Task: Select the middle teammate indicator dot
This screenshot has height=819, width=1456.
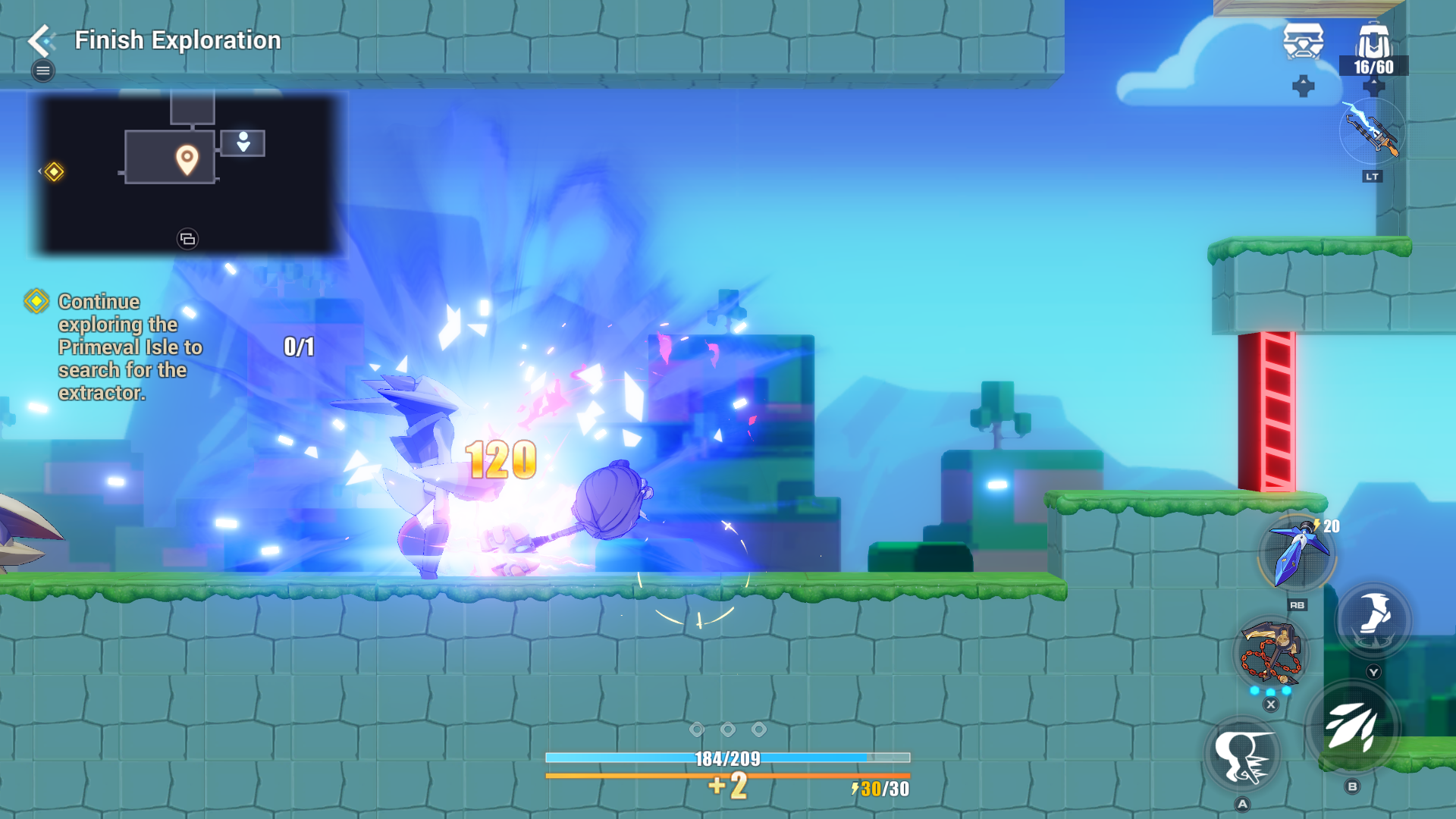Action: click(x=729, y=730)
